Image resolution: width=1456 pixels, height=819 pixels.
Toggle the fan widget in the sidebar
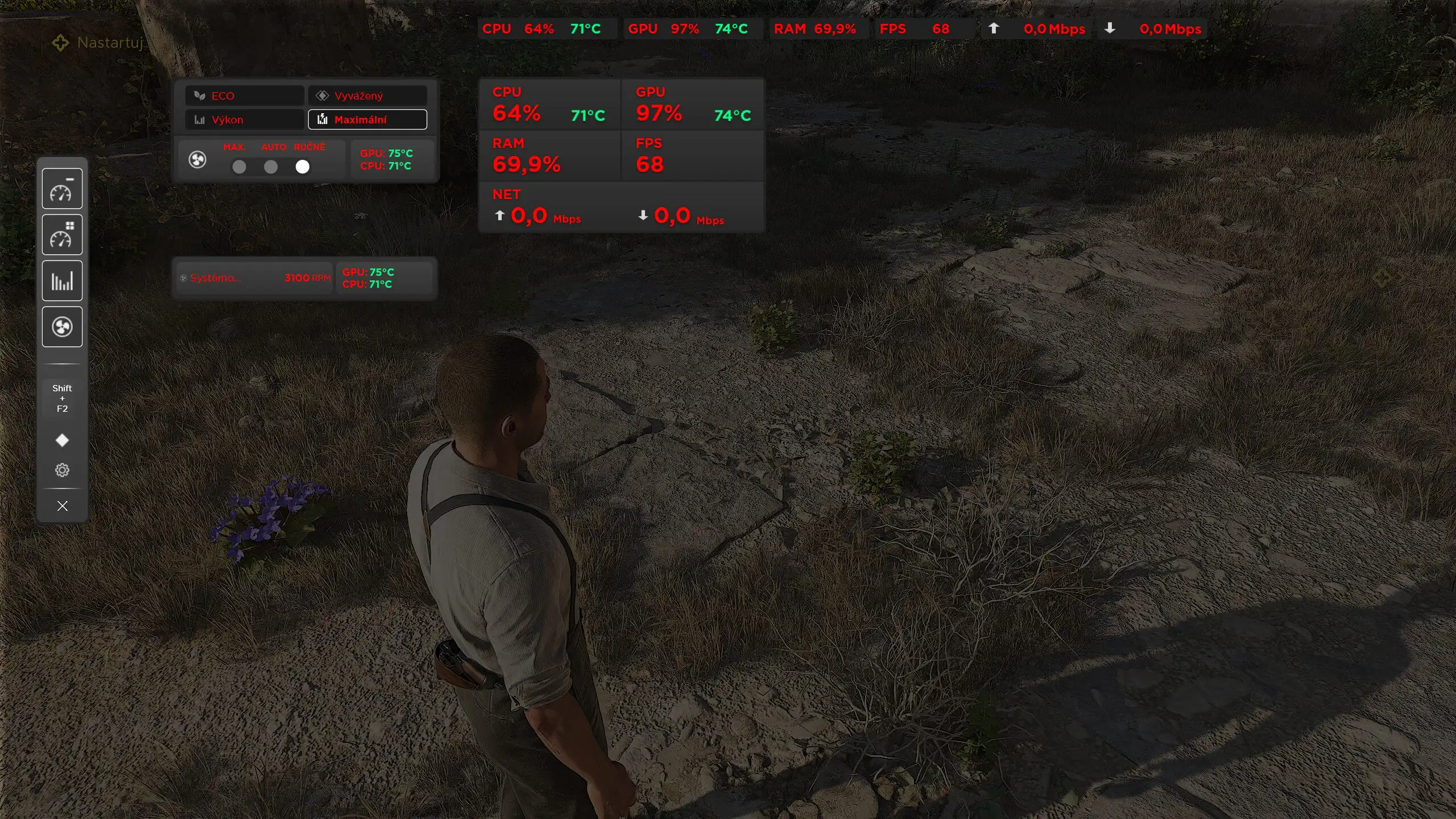pos(62,327)
